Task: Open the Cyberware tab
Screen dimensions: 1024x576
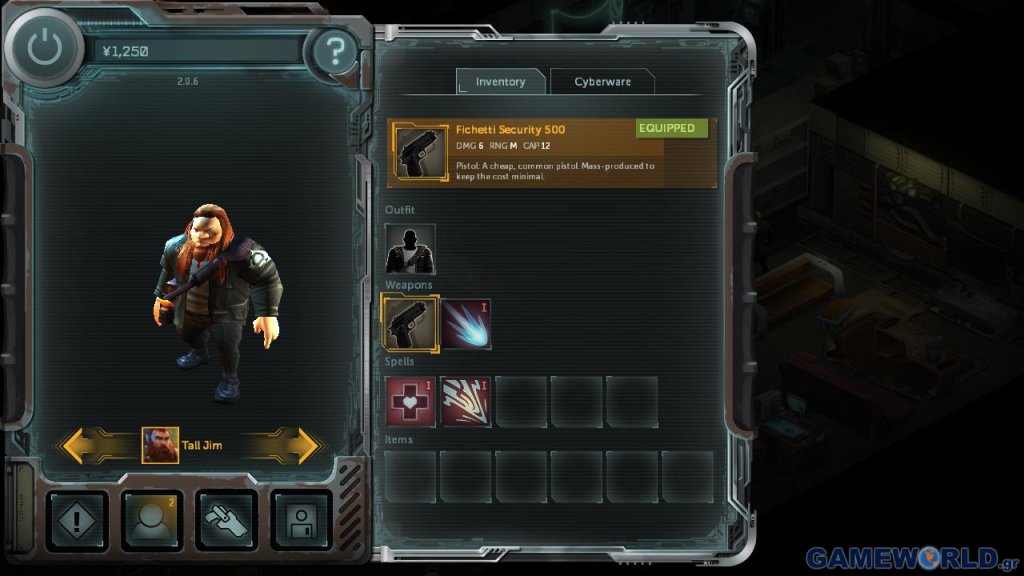Action: click(x=602, y=82)
